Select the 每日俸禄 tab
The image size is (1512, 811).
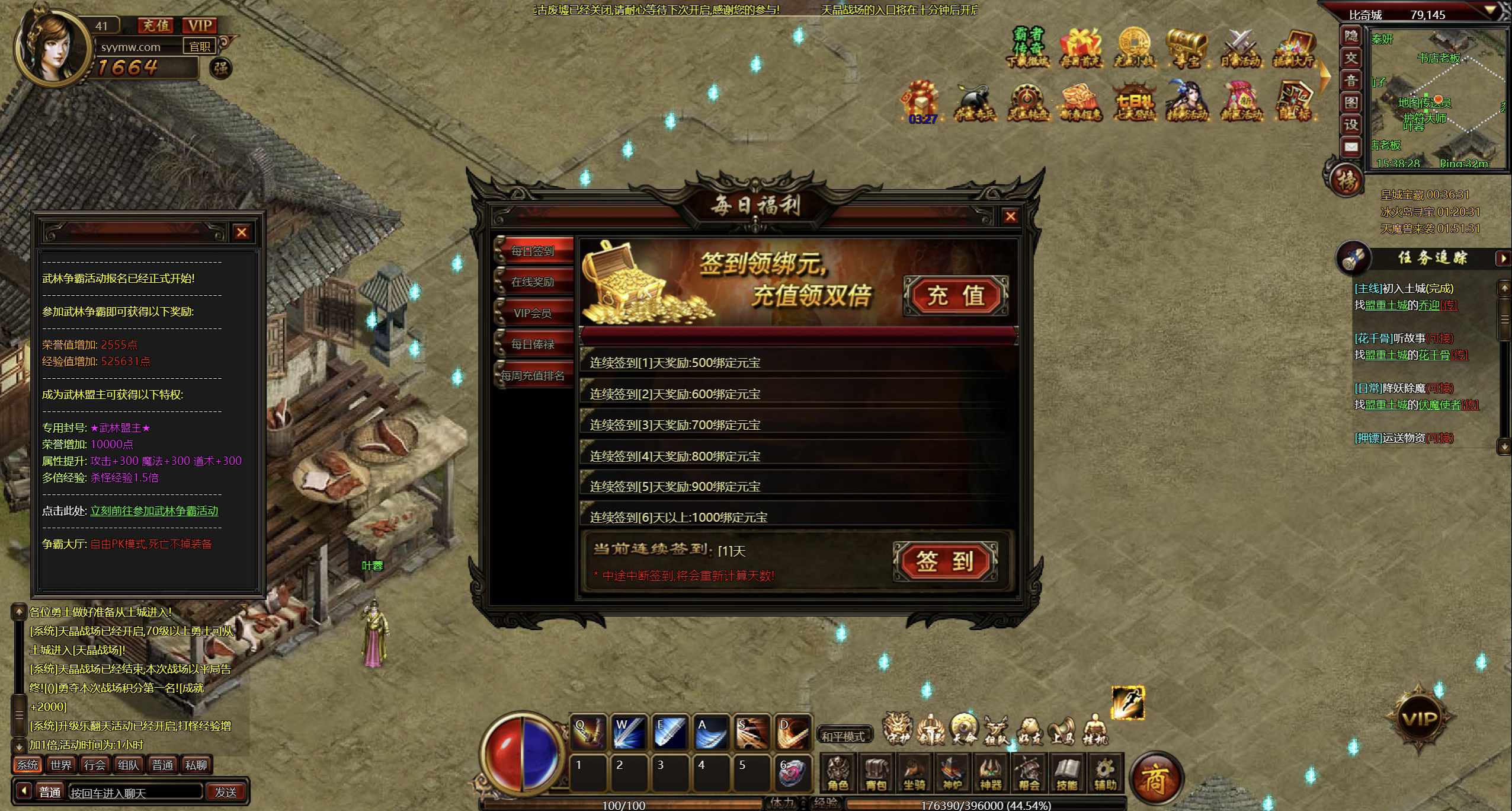(x=533, y=344)
